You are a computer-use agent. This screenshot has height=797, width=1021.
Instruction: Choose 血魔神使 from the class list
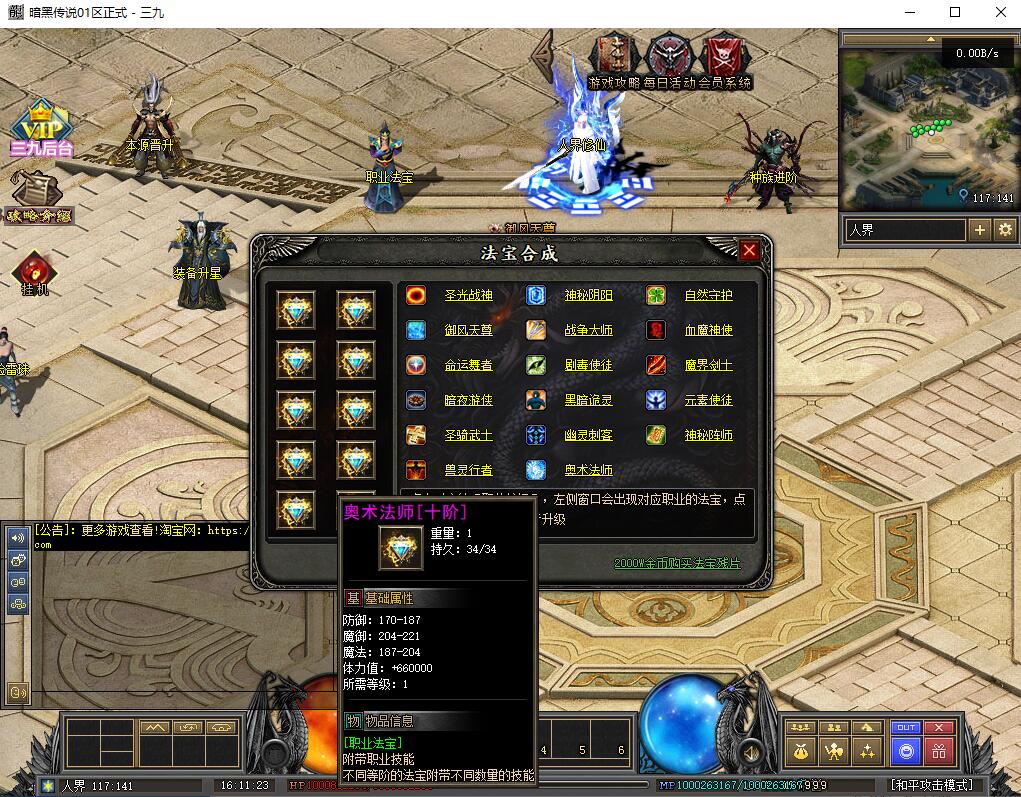point(708,331)
